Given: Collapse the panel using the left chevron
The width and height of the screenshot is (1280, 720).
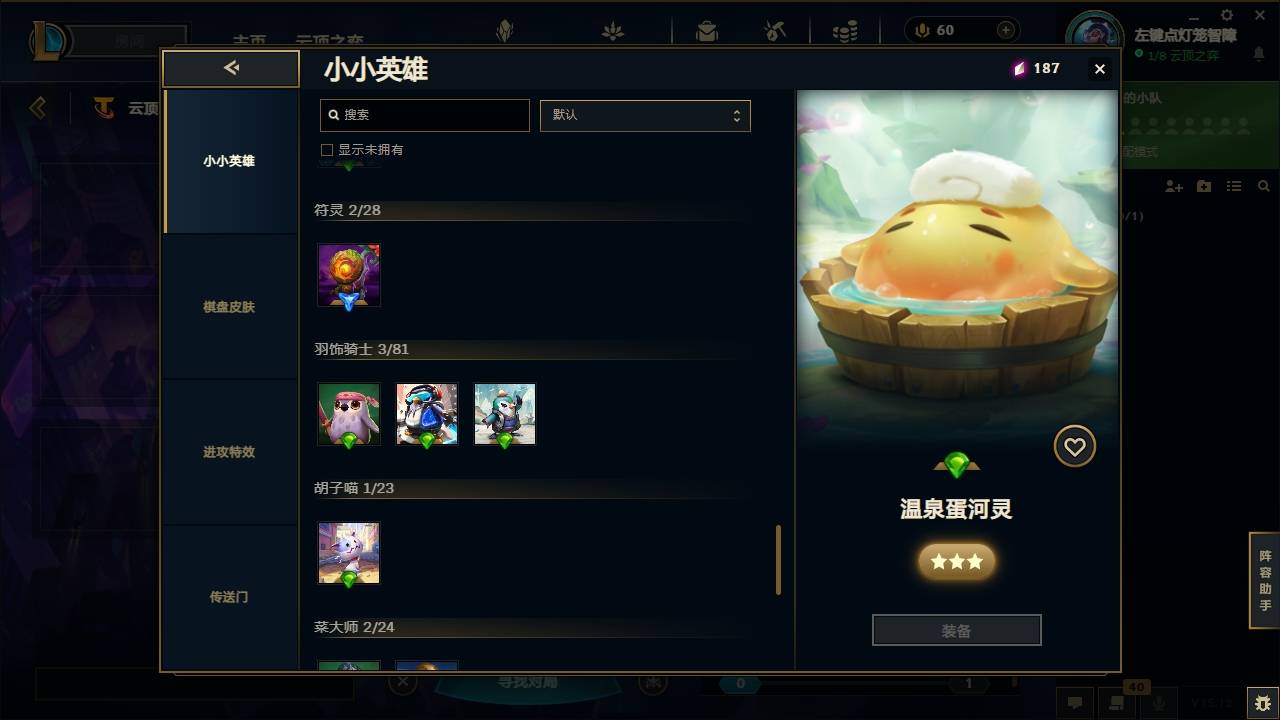Looking at the screenshot, I should [230, 68].
